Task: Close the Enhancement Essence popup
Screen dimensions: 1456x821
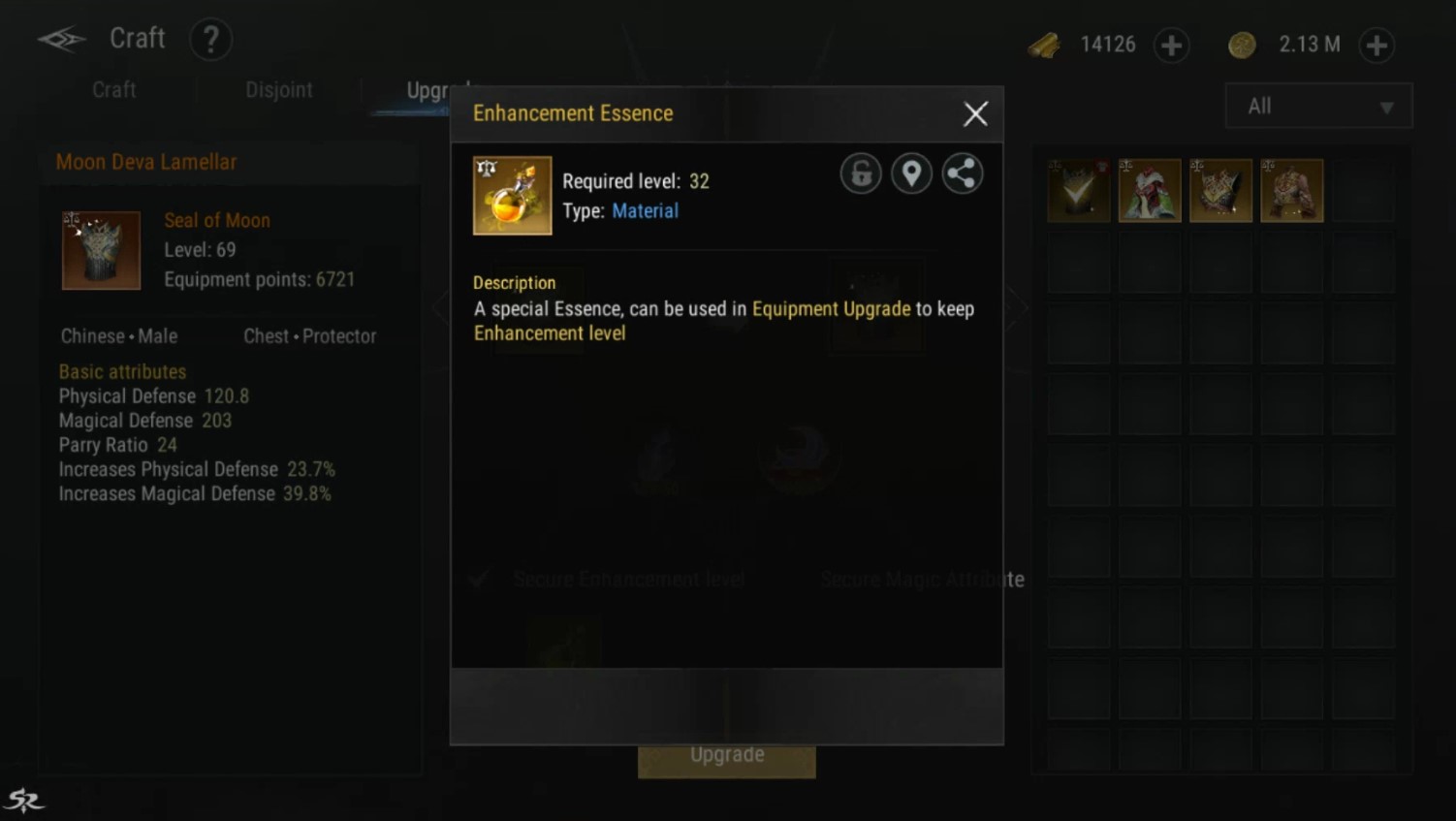Action: [x=975, y=114]
